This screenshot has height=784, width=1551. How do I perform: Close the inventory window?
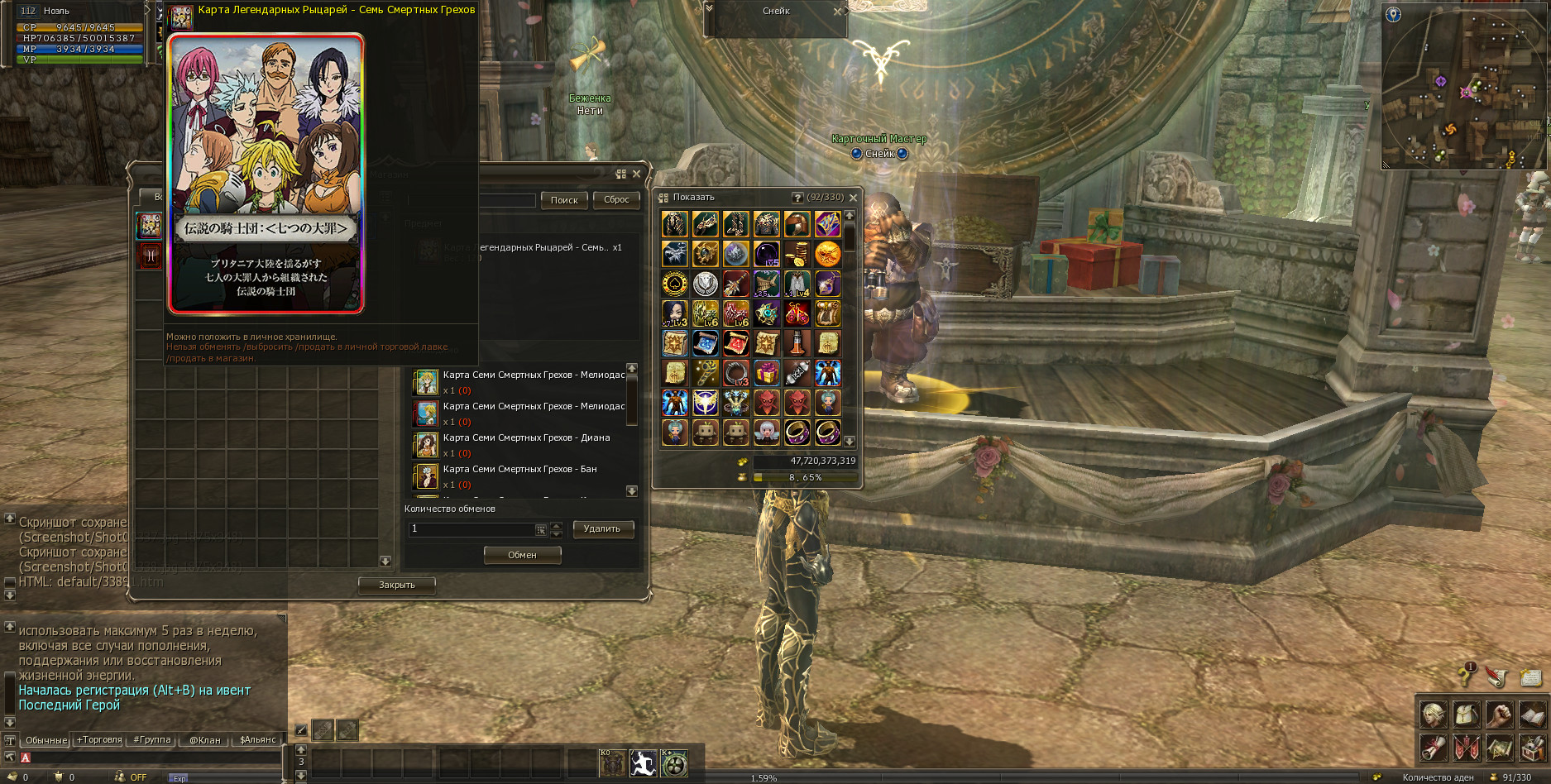(x=853, y=198)
